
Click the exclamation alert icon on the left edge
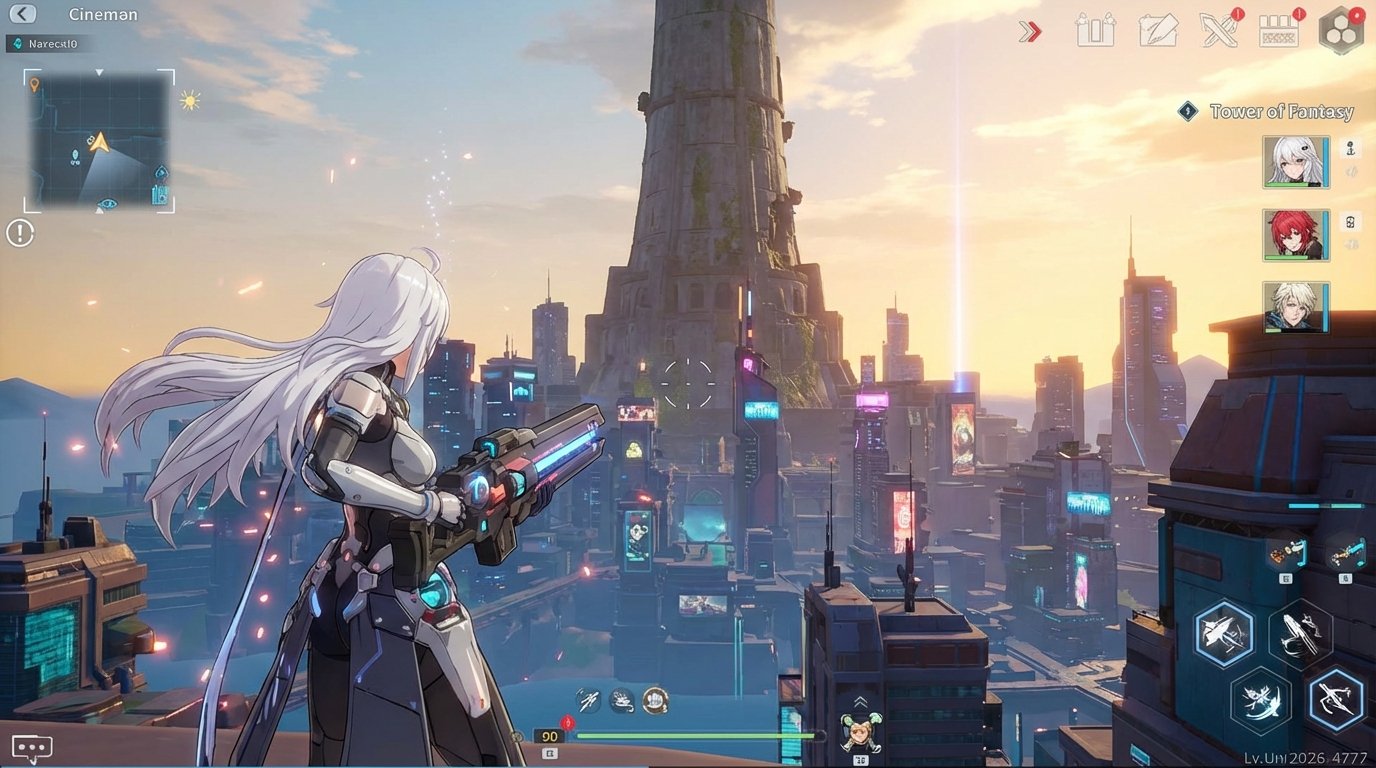pos(18,233)
